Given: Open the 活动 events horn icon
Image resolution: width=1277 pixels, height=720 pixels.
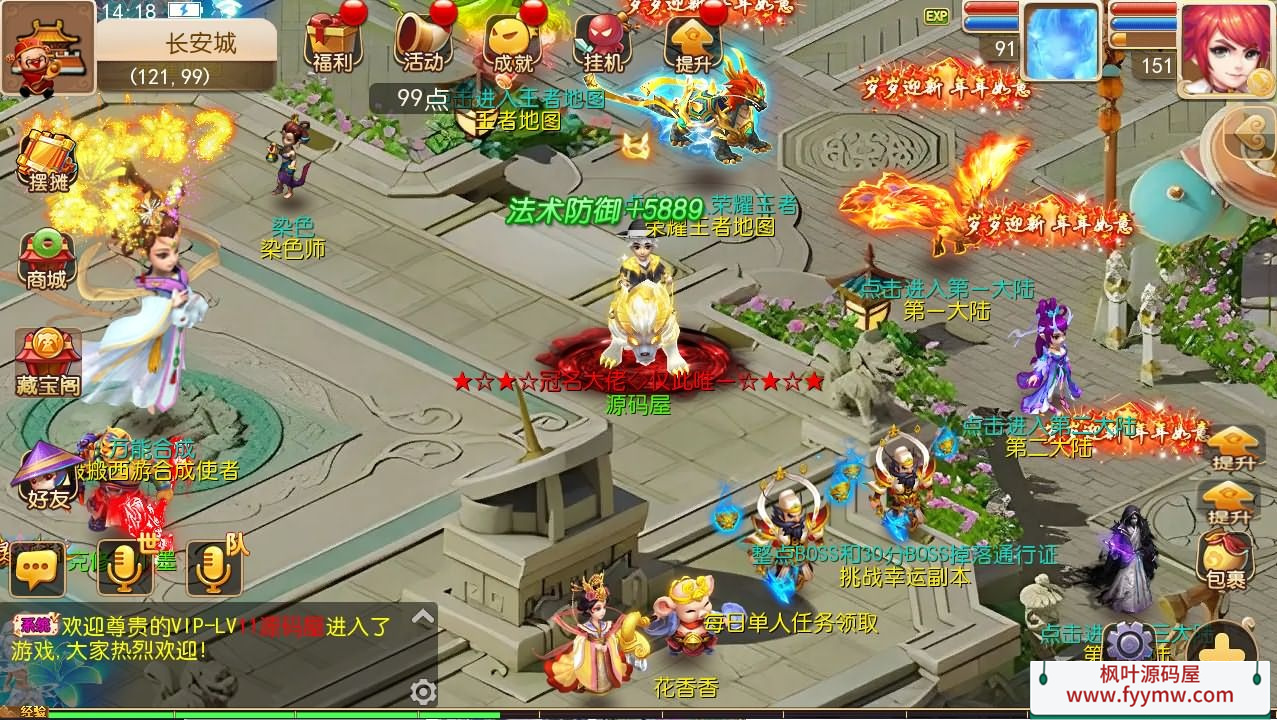Looking at the screenshot, I should click(x=423, y=43).
